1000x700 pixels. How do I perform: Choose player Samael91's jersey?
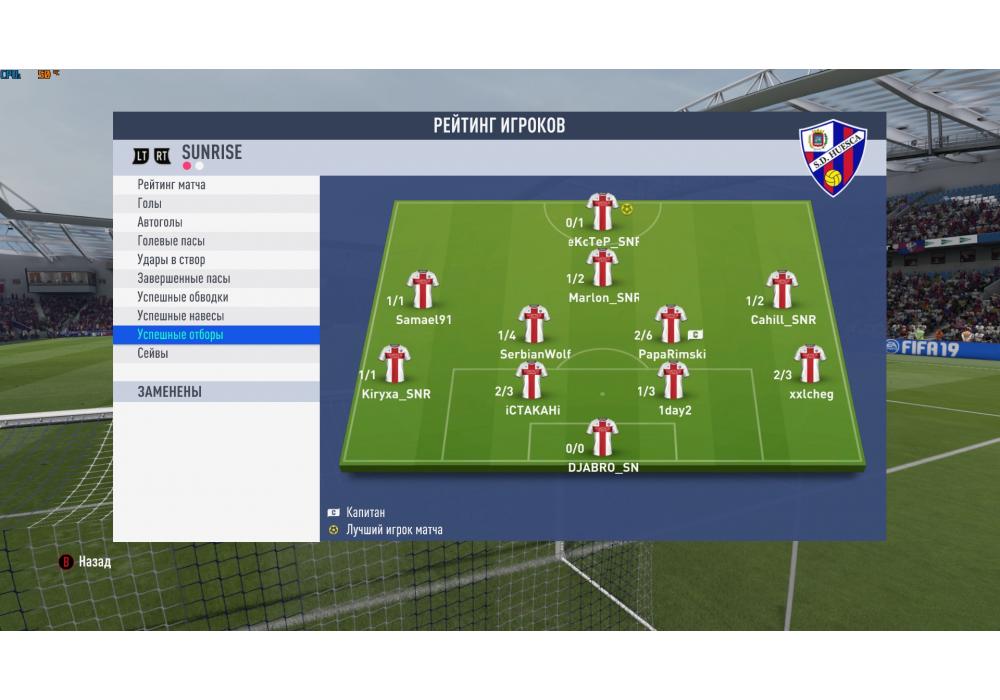(423, 290)
